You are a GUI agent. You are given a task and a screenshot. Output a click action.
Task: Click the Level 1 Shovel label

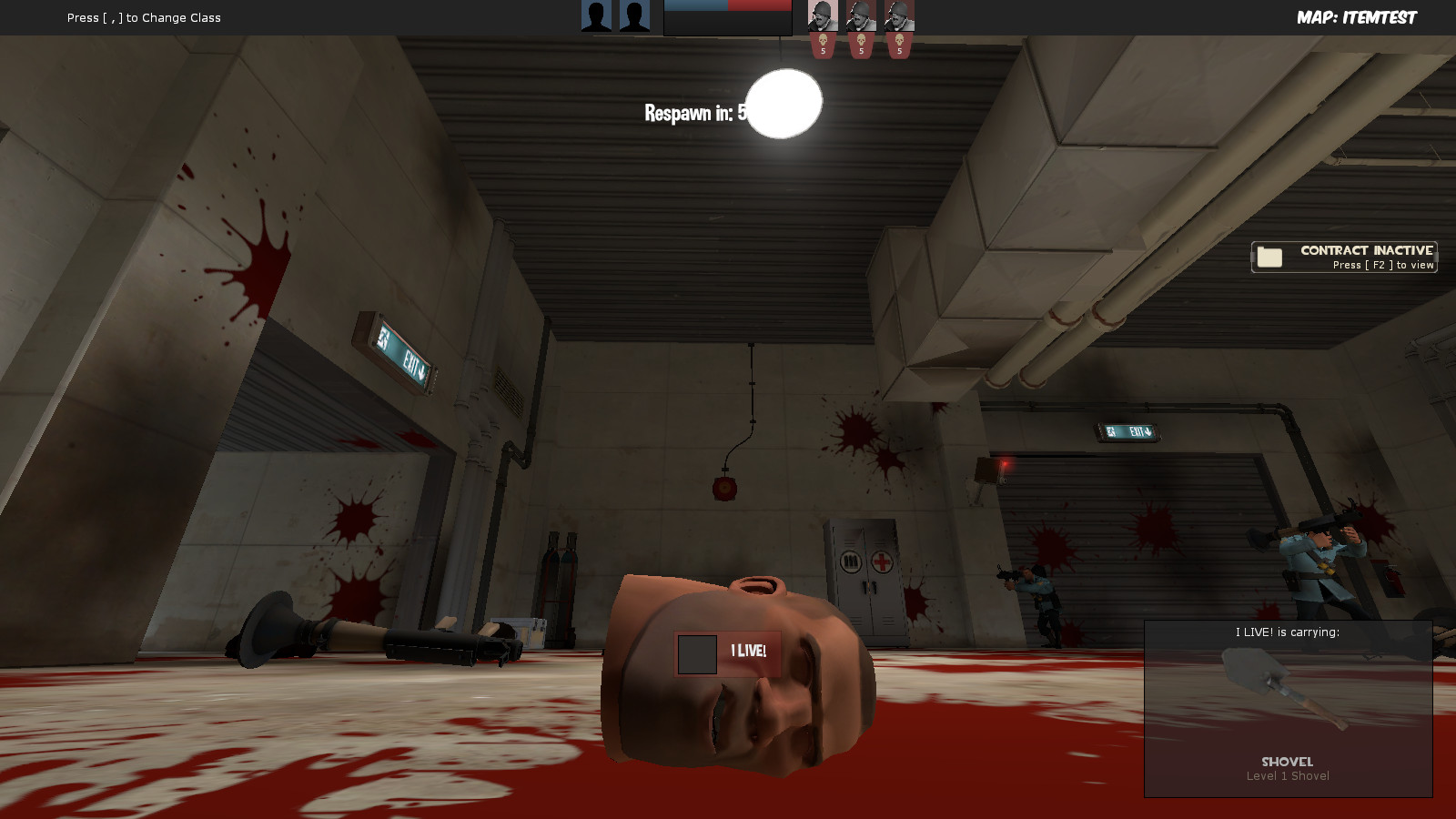1289,775
